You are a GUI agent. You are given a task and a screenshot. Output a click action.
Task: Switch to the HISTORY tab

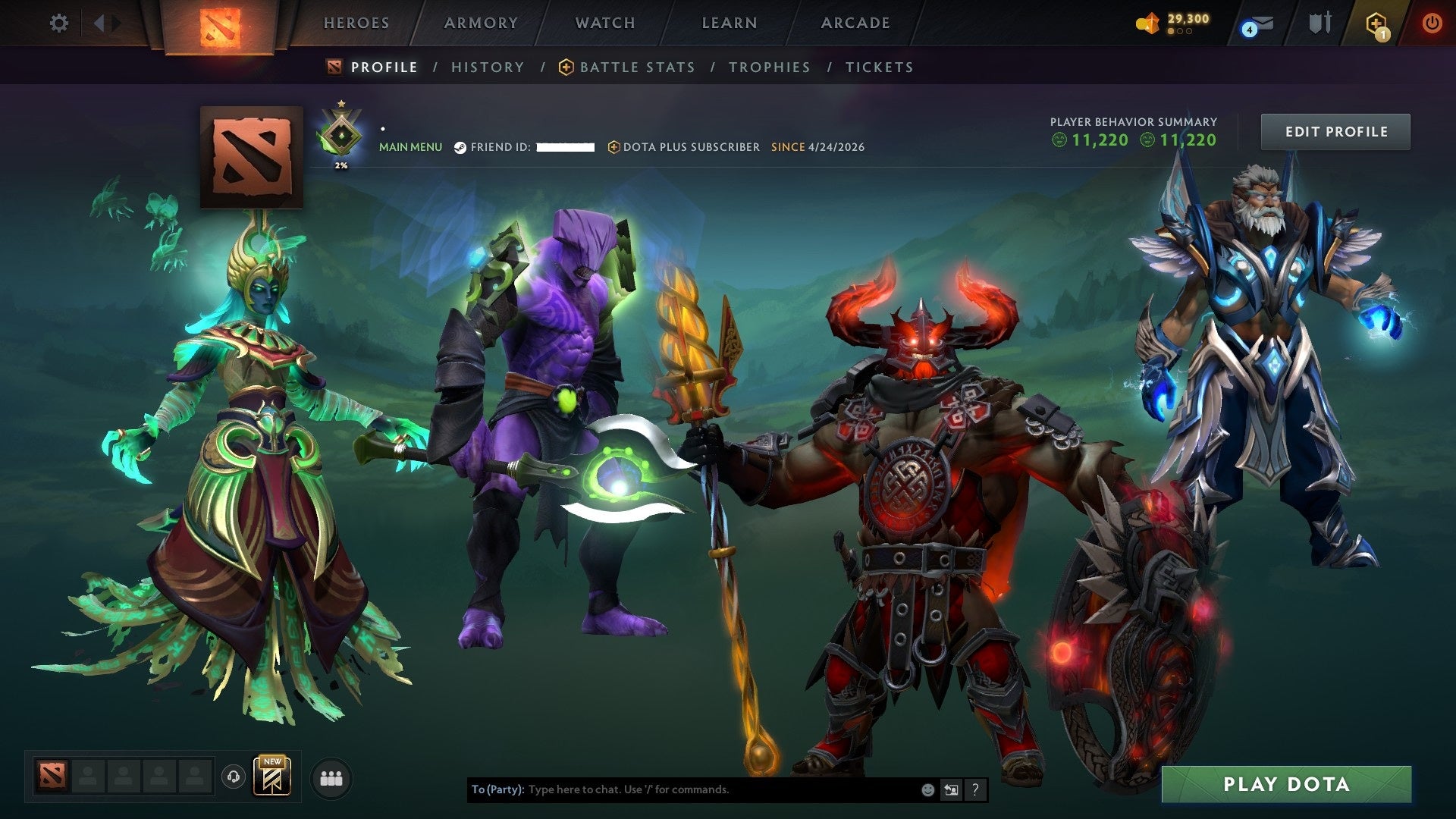[x=488, y=67]
